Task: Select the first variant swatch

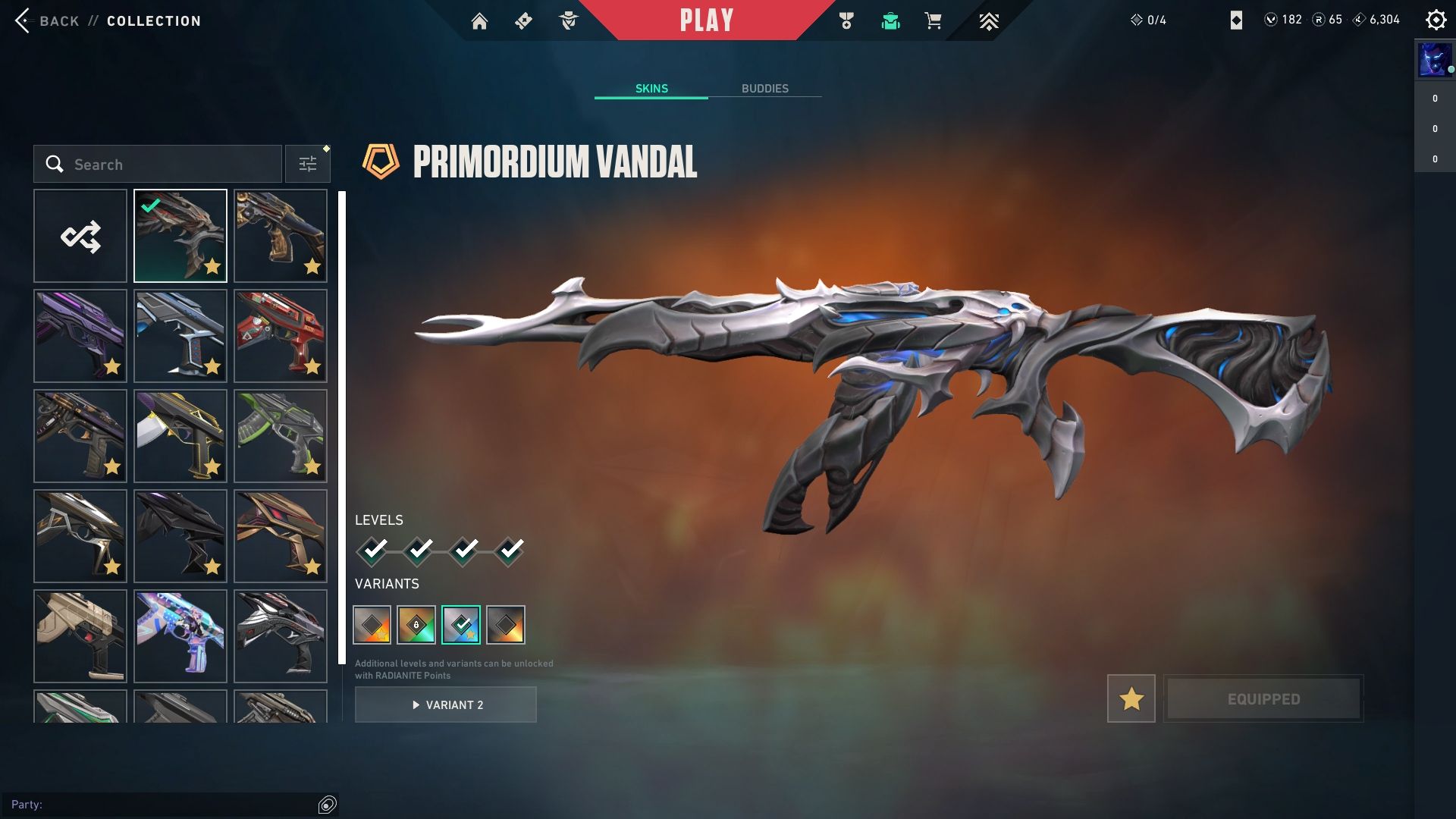Action: pyautogui.click(x=372, y=625)
